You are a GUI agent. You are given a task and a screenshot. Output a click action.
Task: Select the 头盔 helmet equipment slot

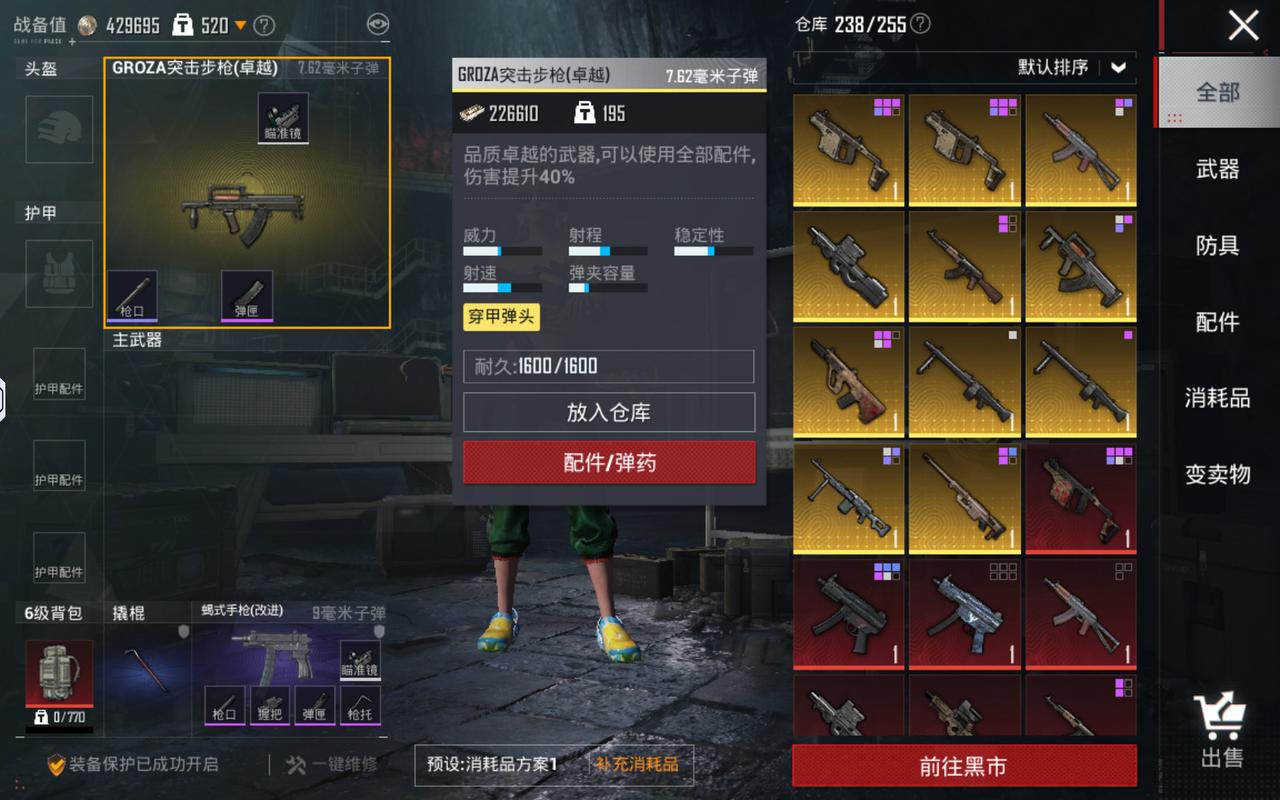click(58, 130)
